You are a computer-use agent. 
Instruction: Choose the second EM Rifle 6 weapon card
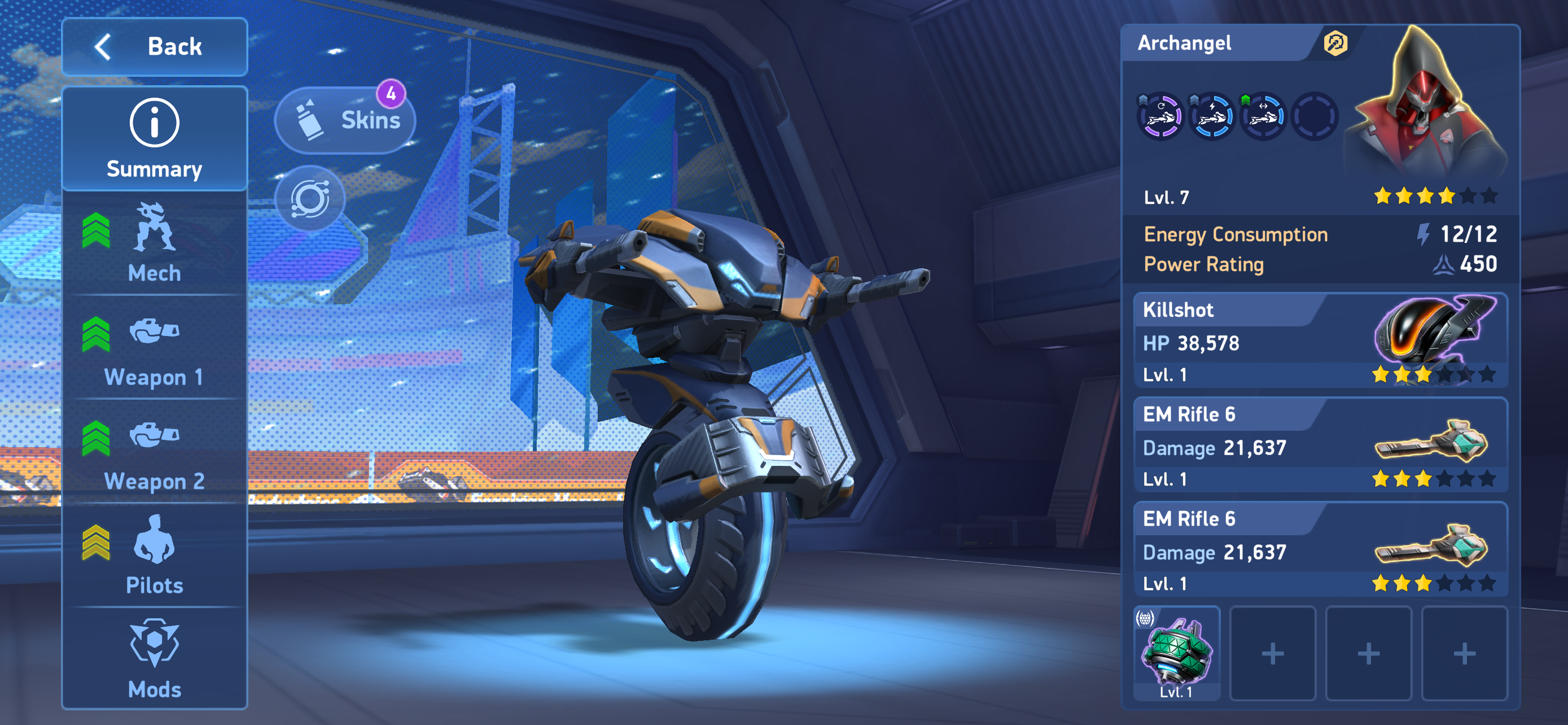click(x=1320, y=550)
